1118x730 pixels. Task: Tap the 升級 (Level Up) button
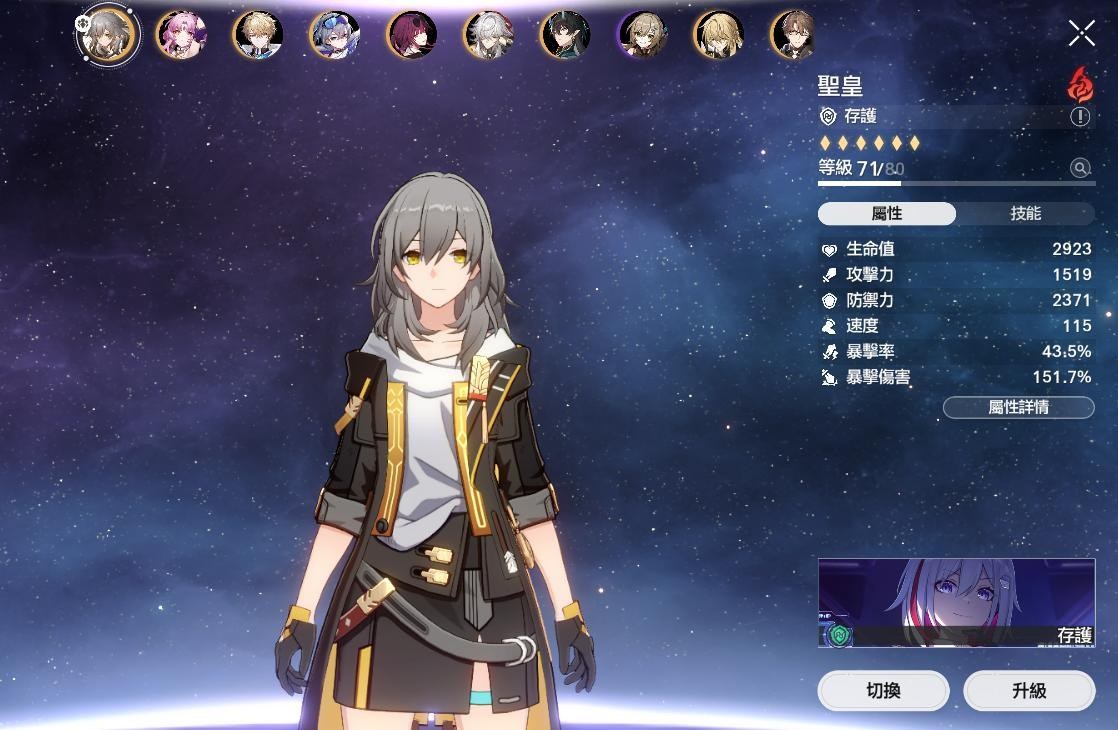click(1029, 690)
